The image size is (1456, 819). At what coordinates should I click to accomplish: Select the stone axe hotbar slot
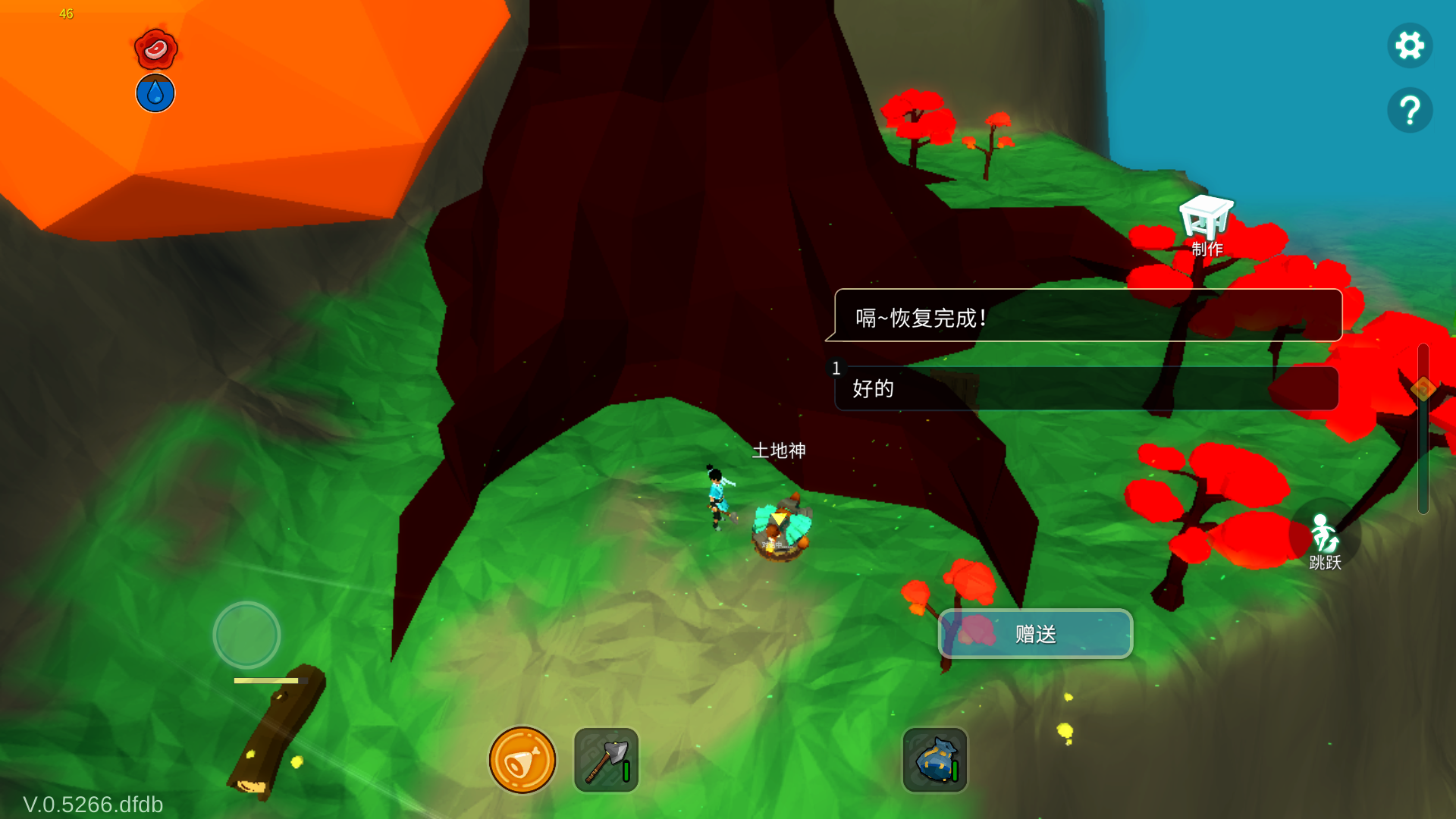pyautogui.click(x=606, y=761)
